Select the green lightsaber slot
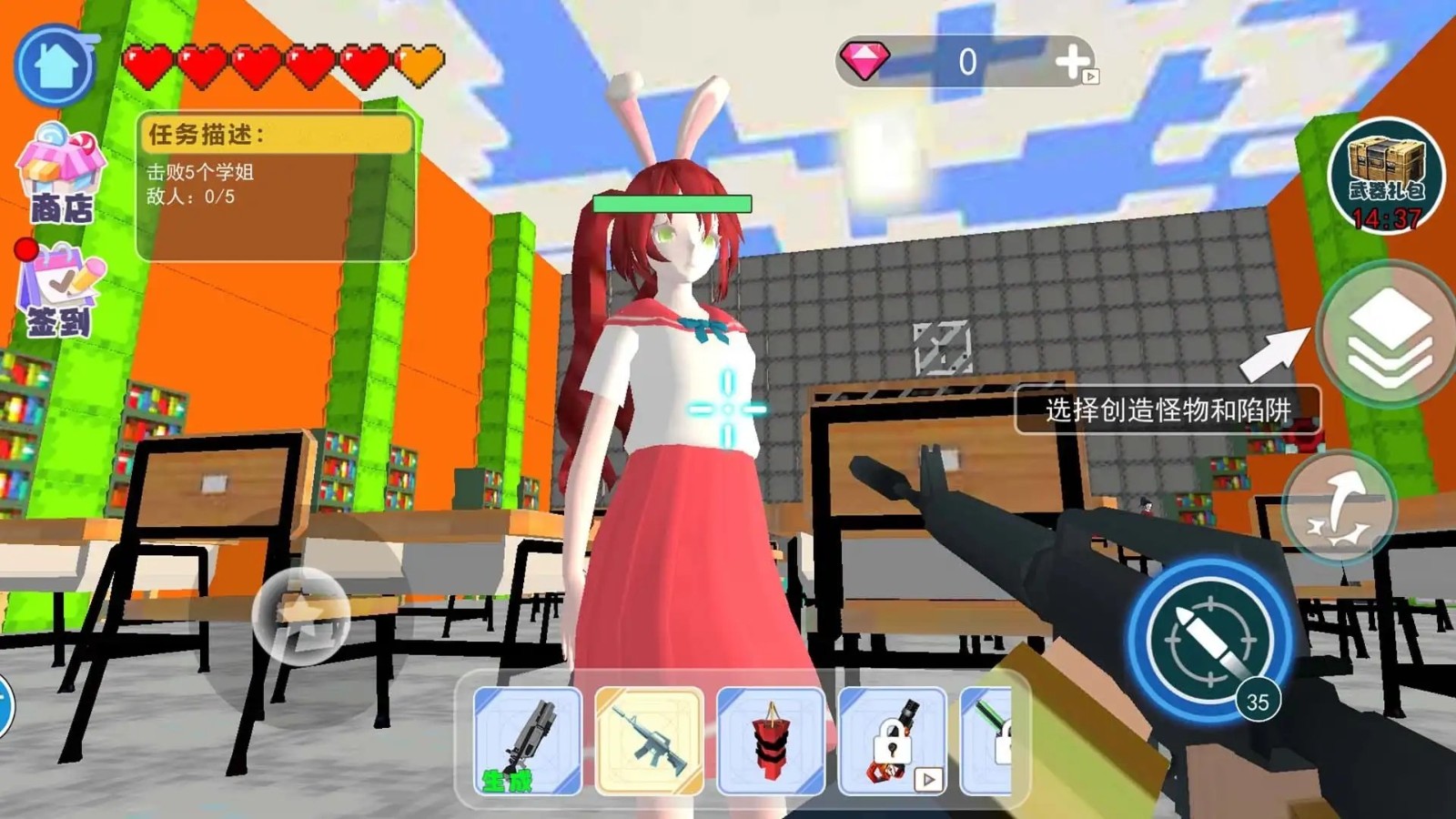 988,739
